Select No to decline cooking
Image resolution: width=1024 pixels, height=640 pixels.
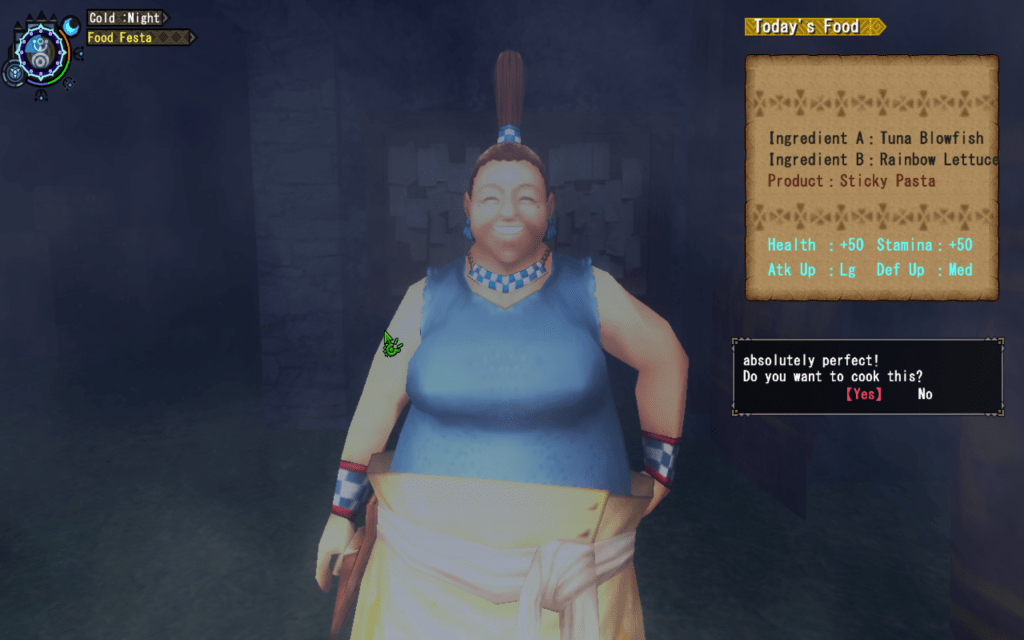[x=925, y=394]
